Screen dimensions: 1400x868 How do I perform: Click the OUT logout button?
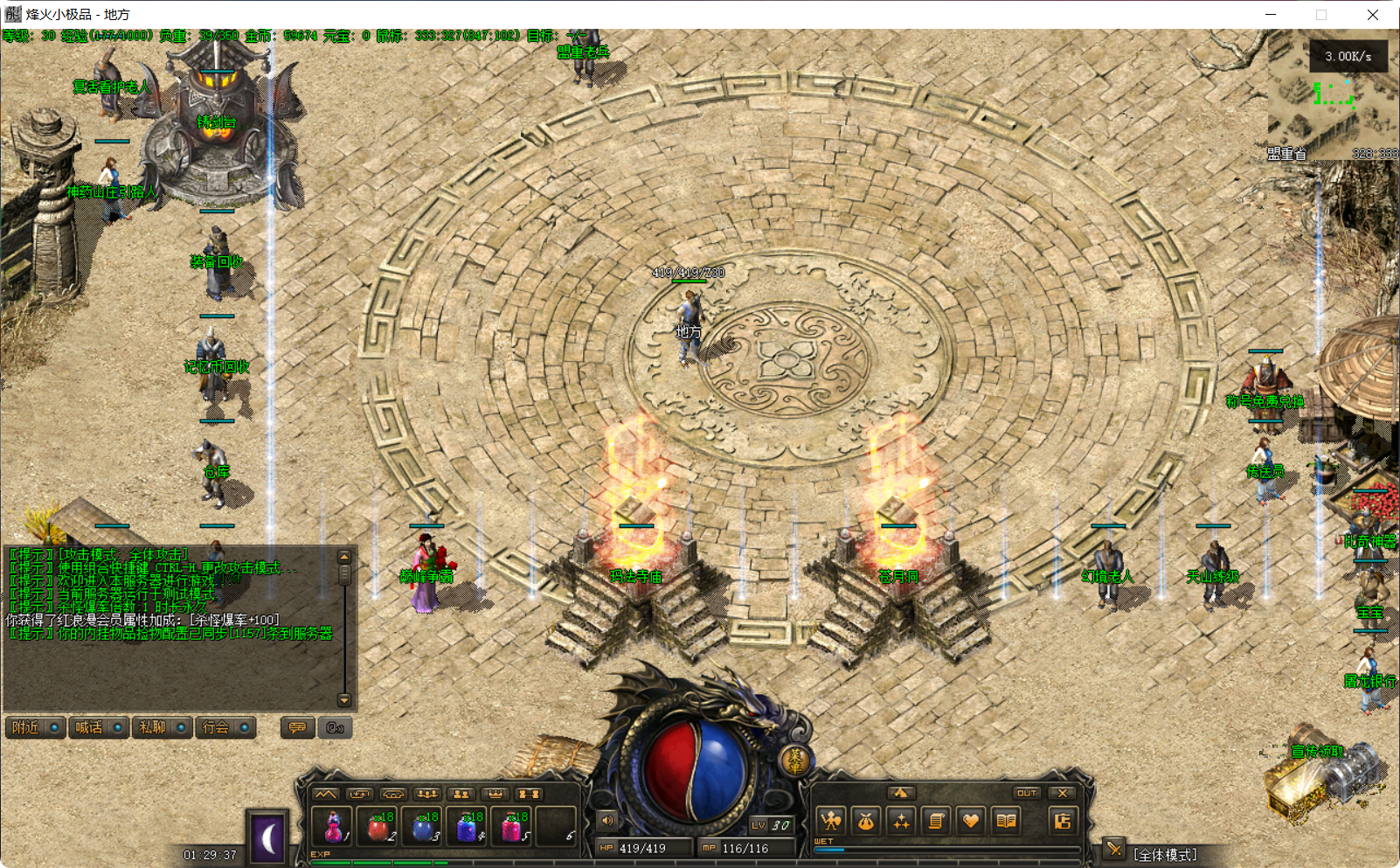click(1026, 793)
